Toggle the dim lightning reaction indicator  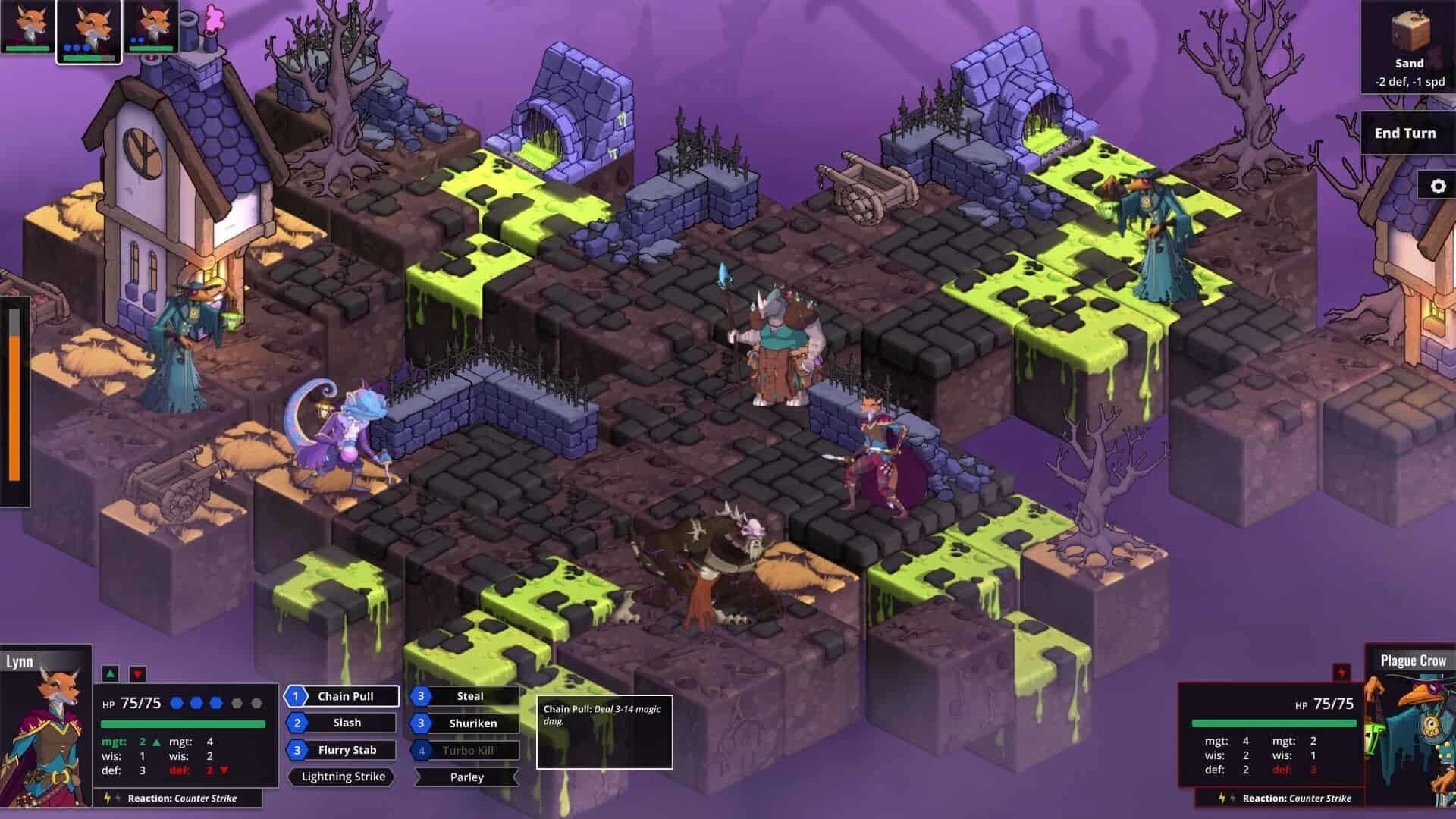tap(116, 799)
